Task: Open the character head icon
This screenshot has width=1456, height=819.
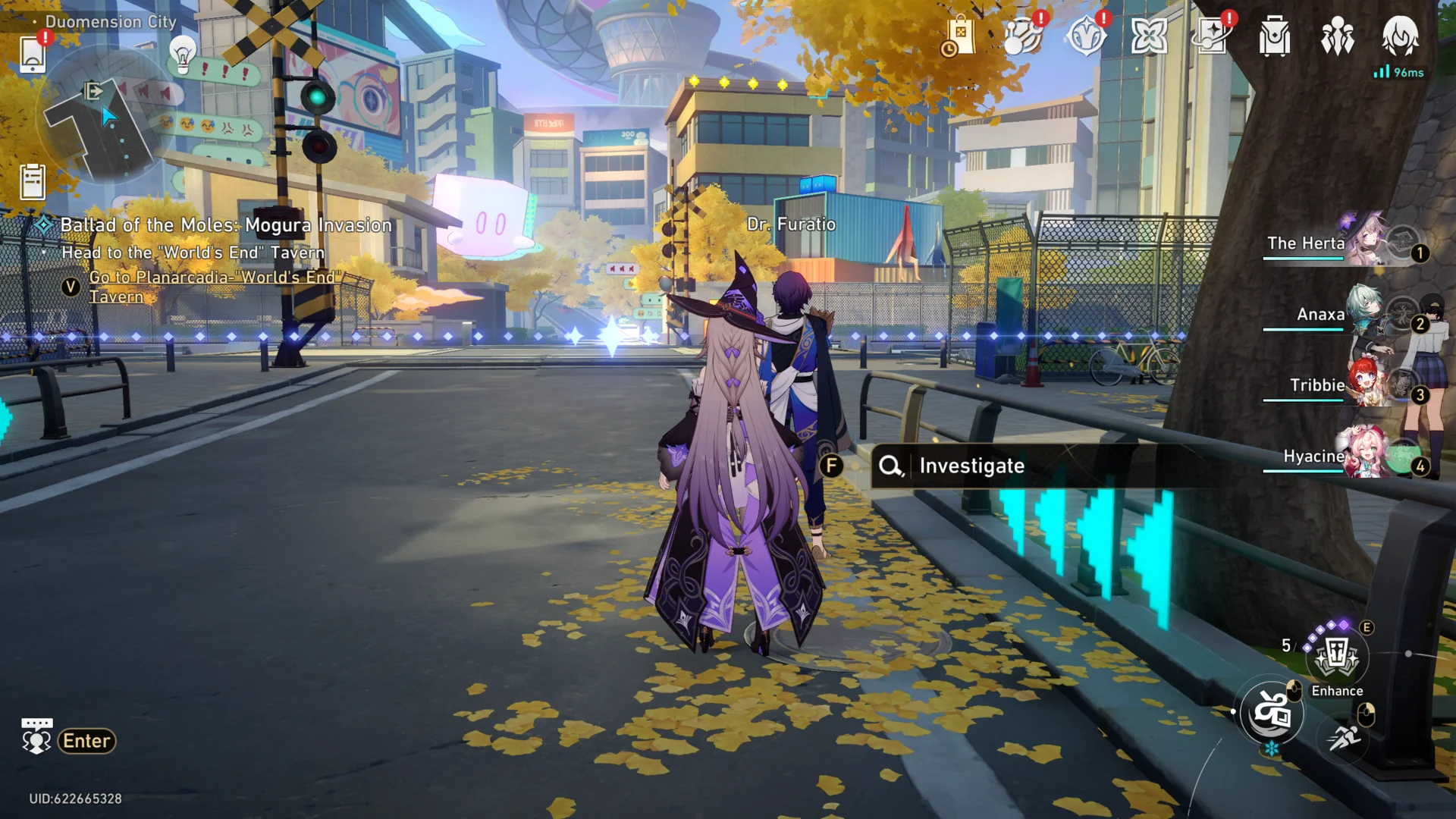Action: tap(1400, 34)
